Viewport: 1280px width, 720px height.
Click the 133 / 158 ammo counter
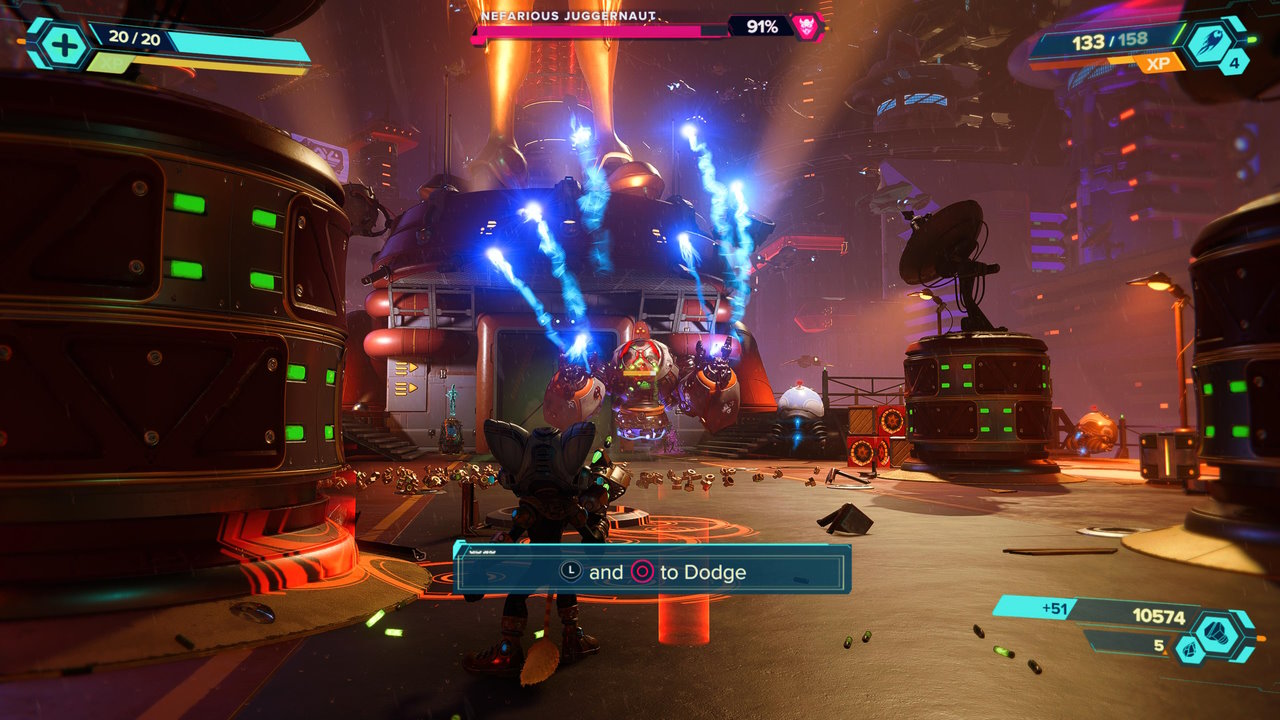(x=1110, y=41)
